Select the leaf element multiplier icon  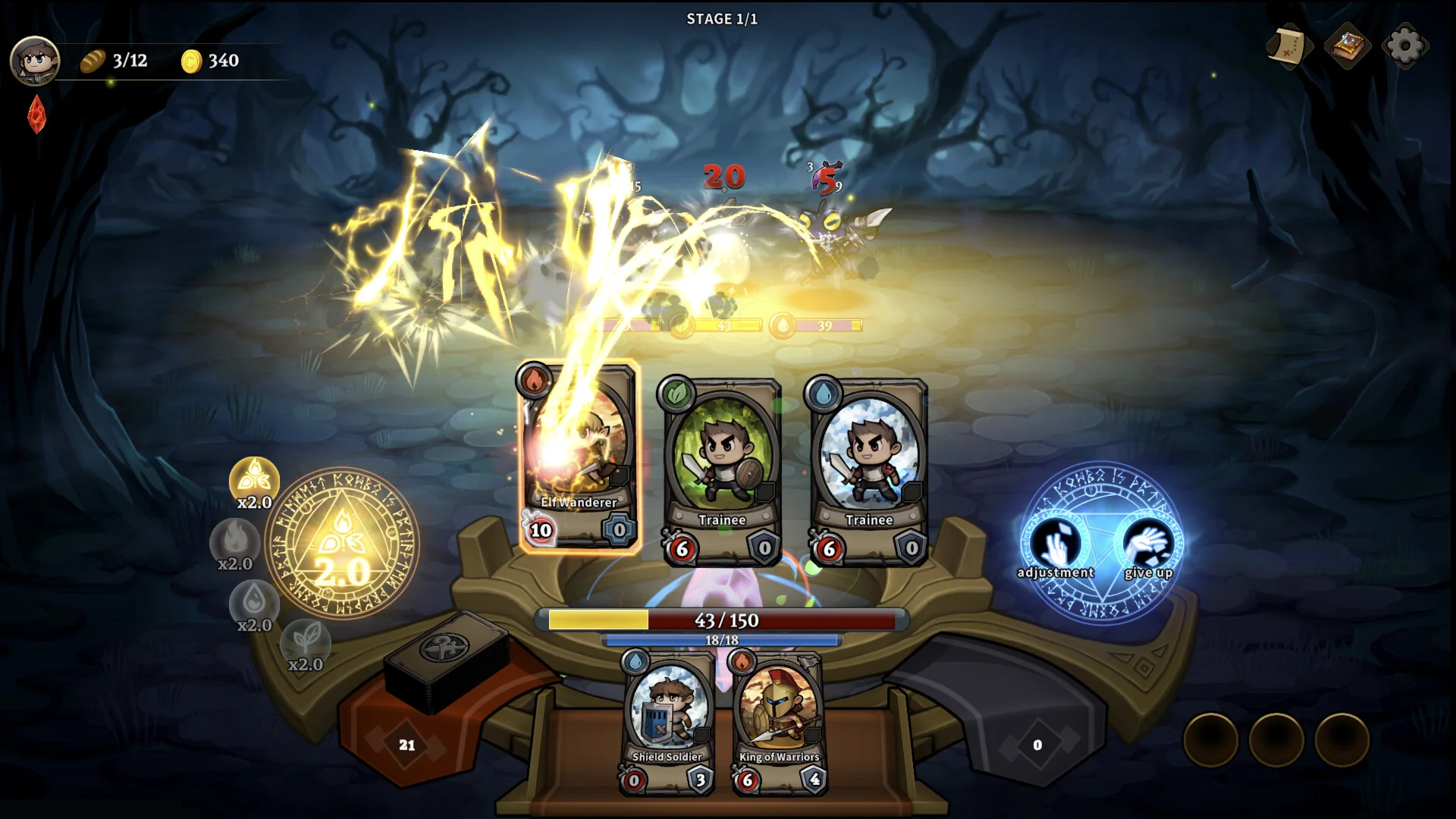coord(305,642)
